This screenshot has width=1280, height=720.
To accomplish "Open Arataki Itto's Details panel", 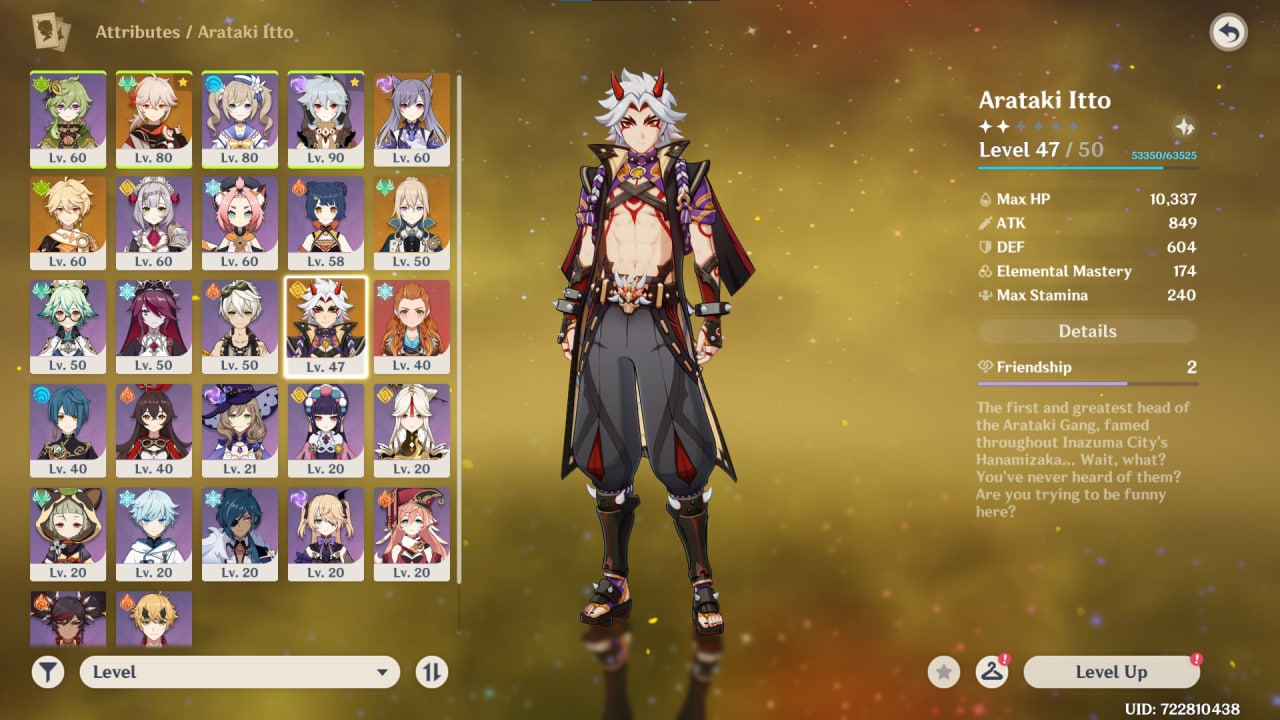I will click(x=1087, y=331).
